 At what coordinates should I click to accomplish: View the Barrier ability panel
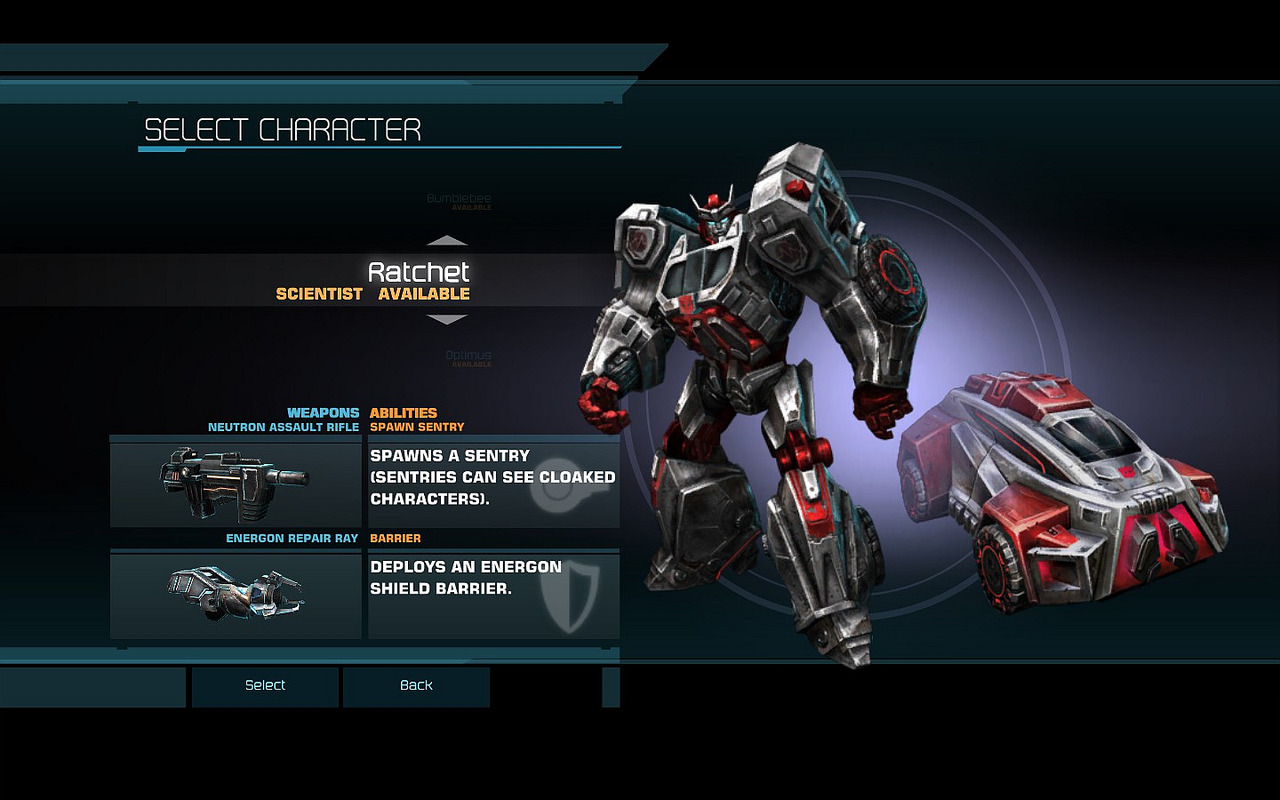click(494, 596)
